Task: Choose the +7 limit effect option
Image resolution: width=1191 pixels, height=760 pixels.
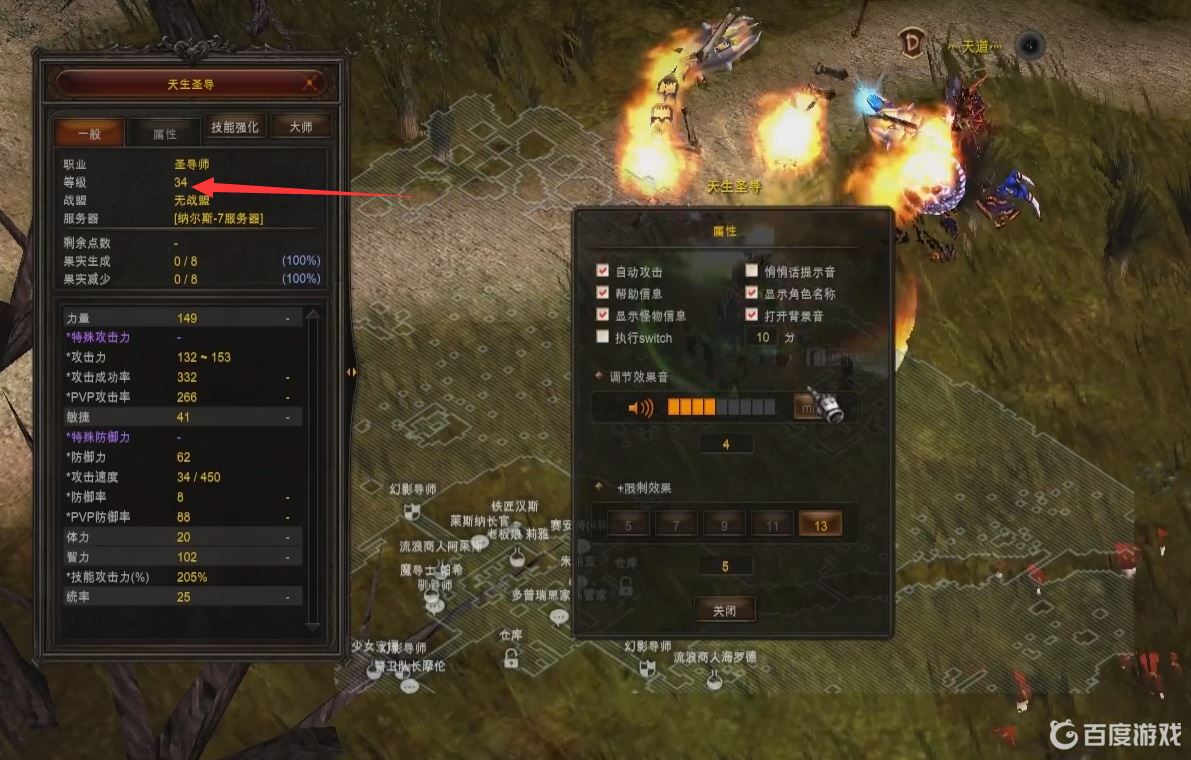Action: point(676,525)
